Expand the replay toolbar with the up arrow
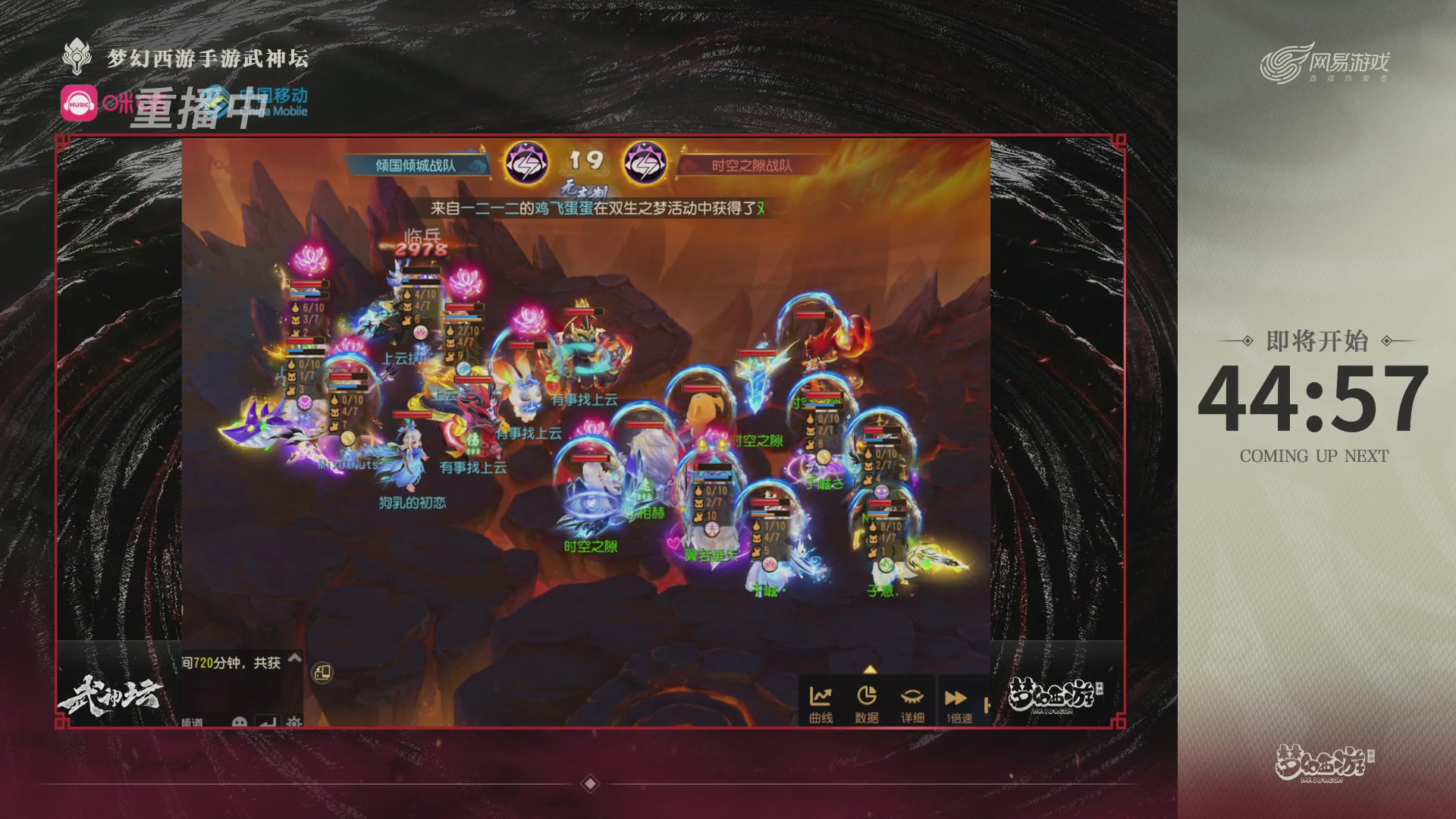 870,670
